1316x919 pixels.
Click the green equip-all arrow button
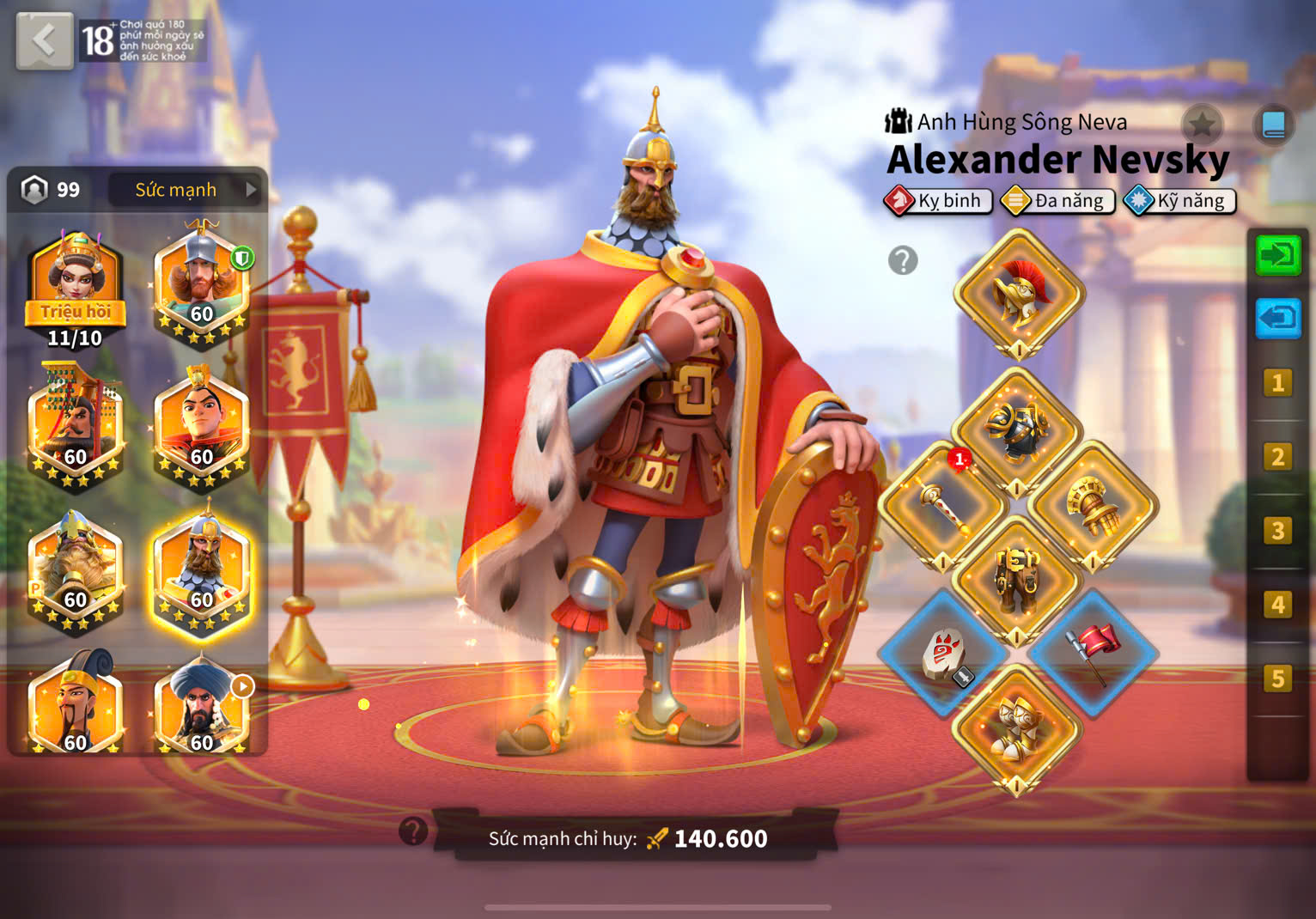[x=1277, y=256]
